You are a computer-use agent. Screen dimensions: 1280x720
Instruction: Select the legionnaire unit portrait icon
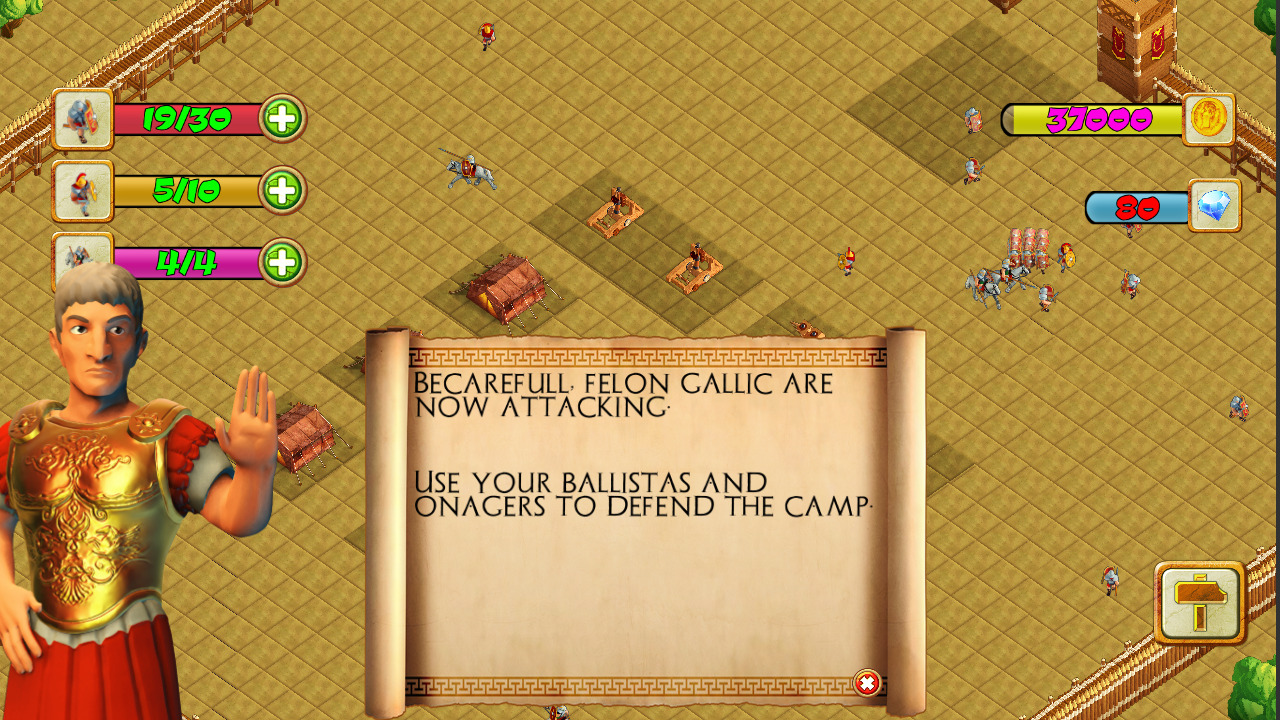(81, 119)
